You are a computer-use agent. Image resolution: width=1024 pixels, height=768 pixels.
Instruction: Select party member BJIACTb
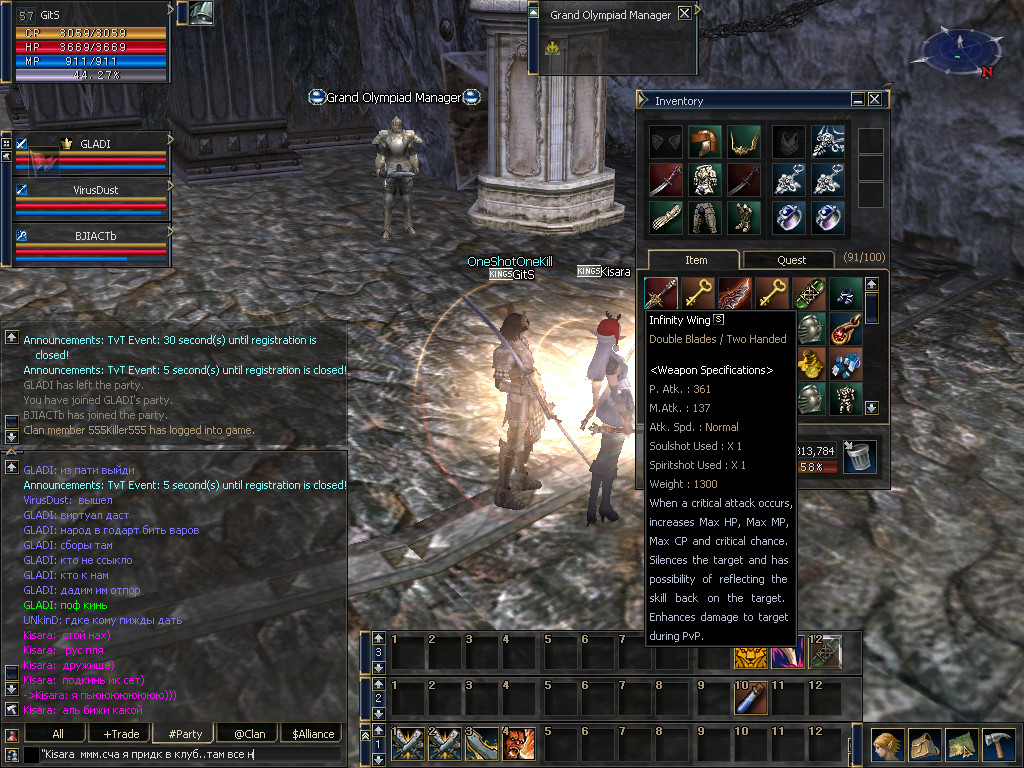point(95,236)
